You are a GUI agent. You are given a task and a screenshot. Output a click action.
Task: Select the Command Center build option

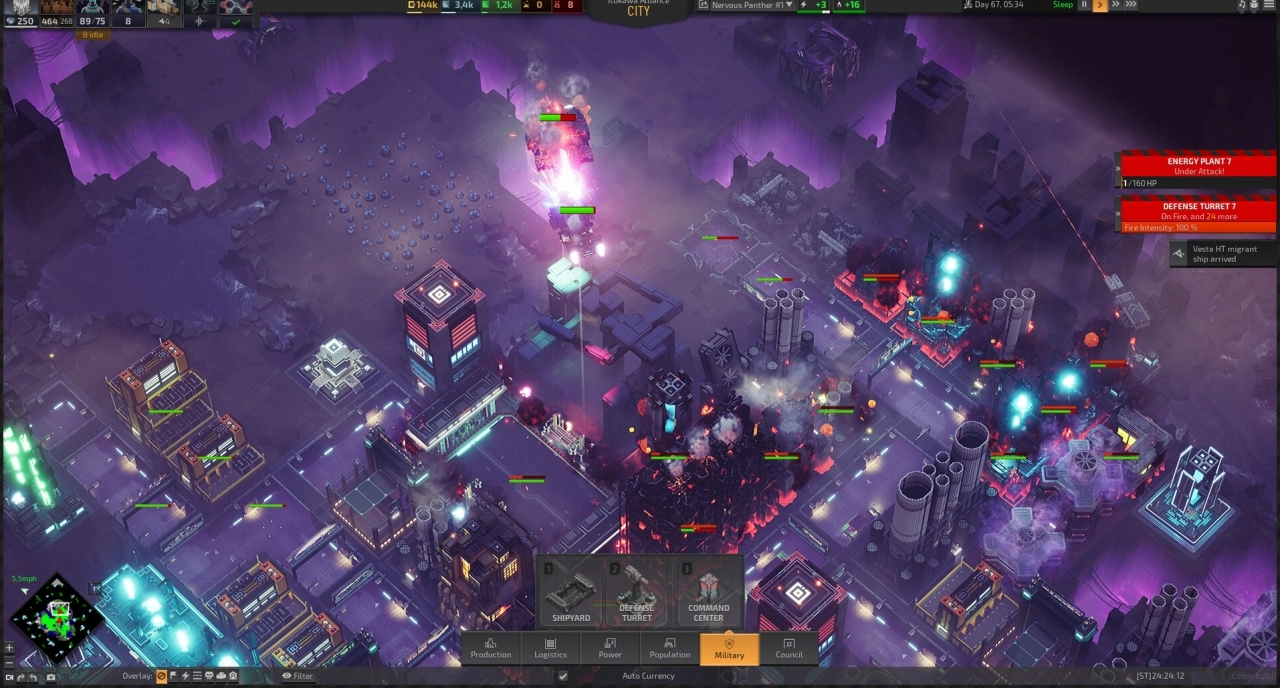coord(708,594)
